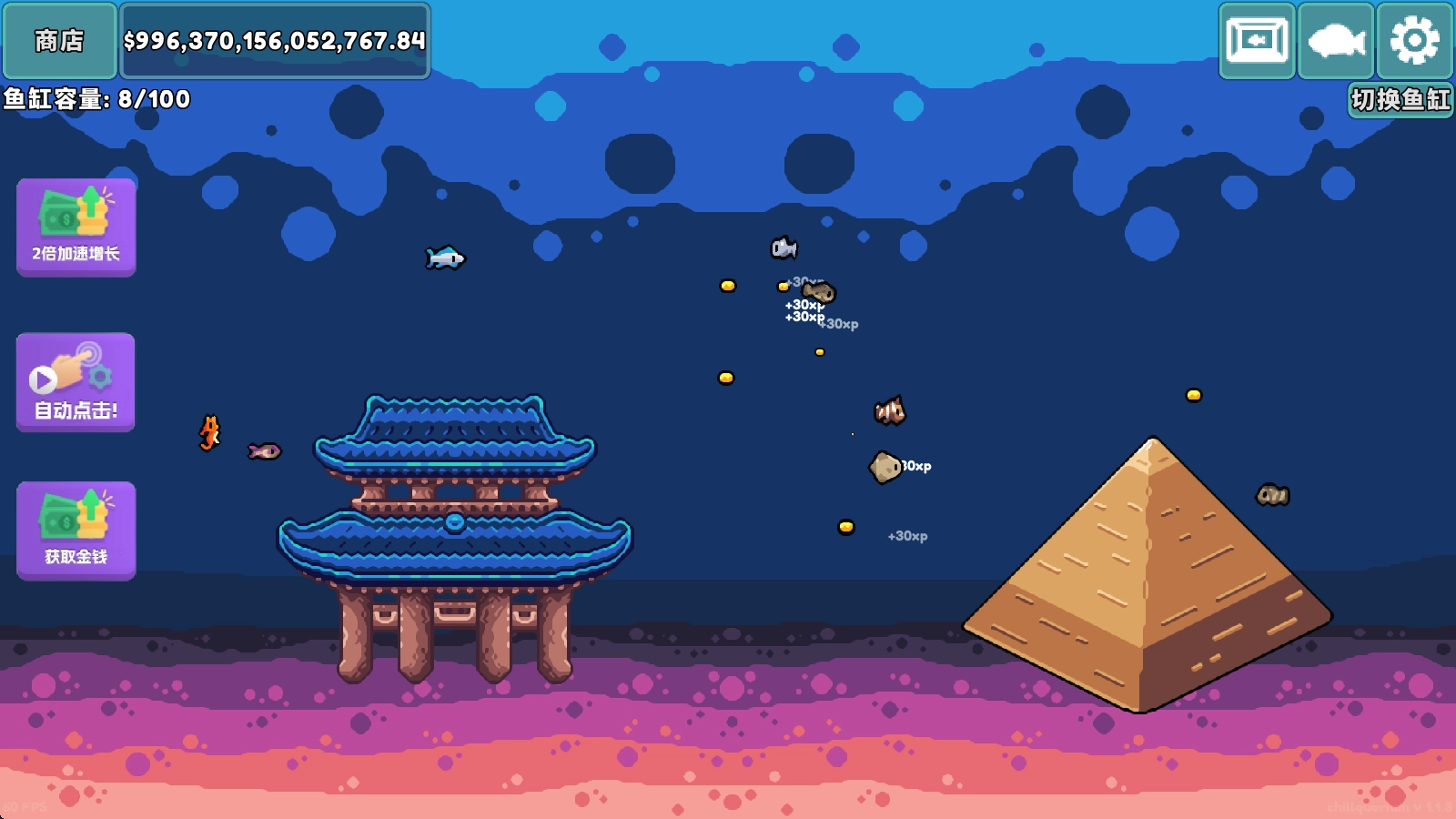Open the 商店 shop

pyautogui.click(x=60, y=40)
